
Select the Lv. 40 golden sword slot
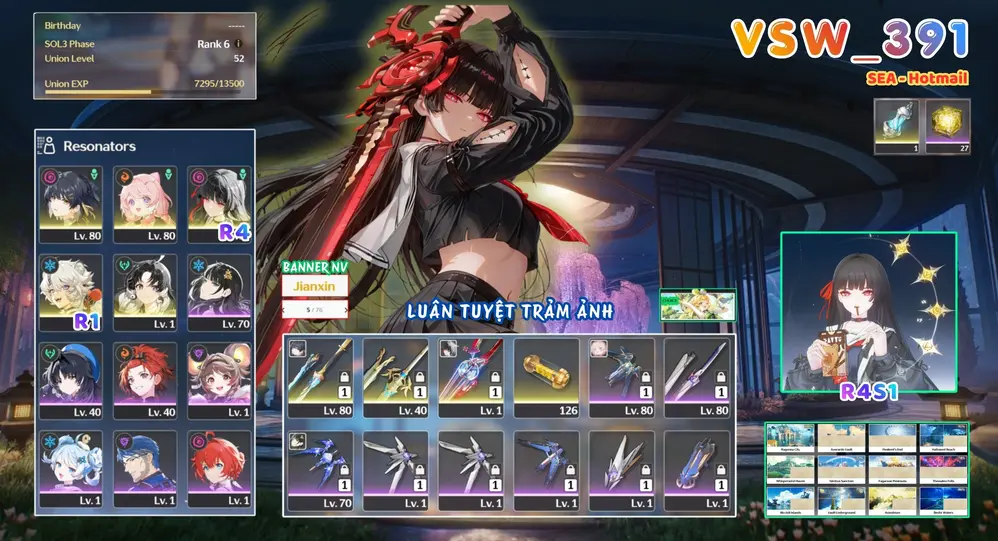[395, 377]
